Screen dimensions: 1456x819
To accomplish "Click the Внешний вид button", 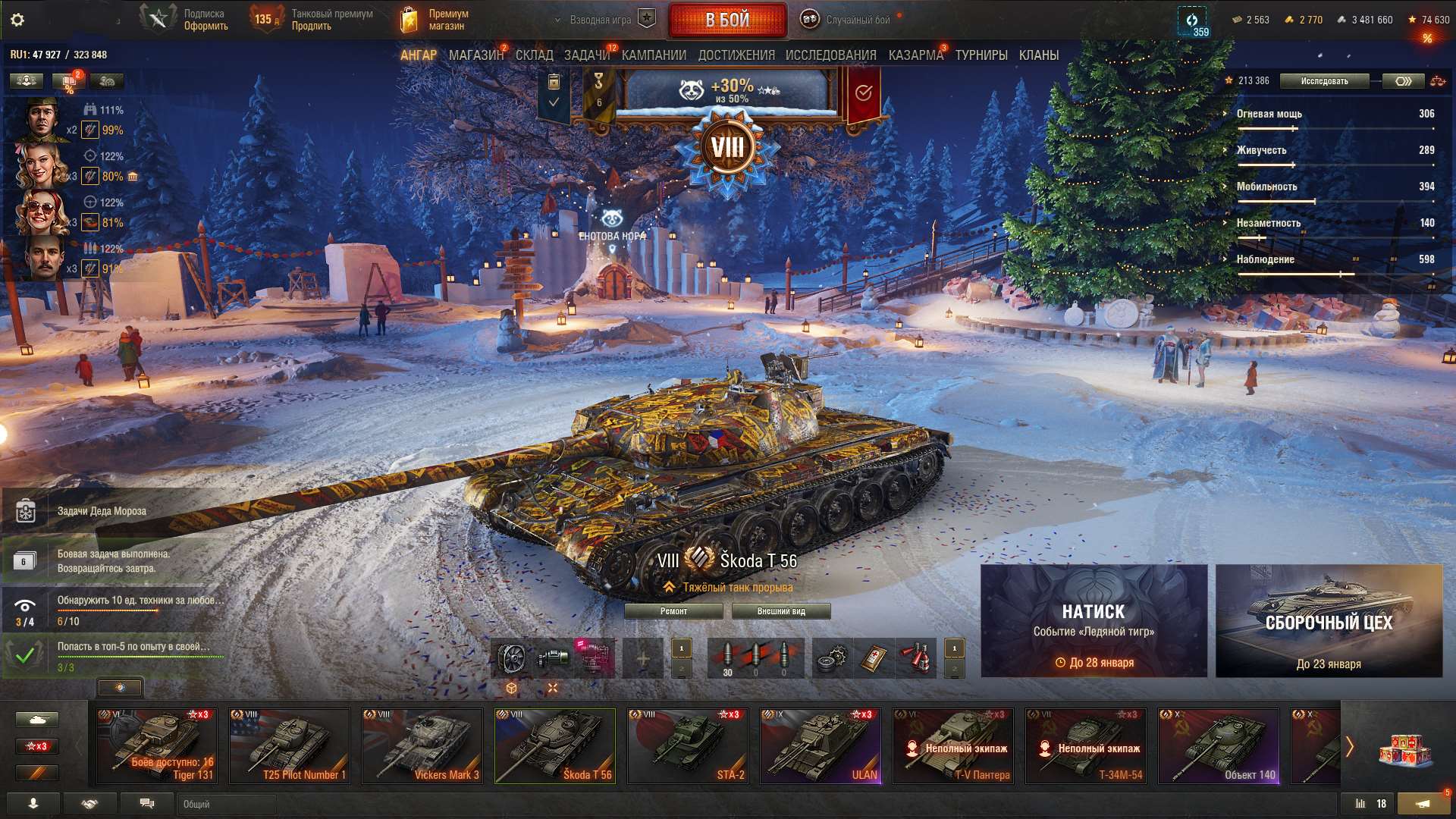I will pos(783,610).
